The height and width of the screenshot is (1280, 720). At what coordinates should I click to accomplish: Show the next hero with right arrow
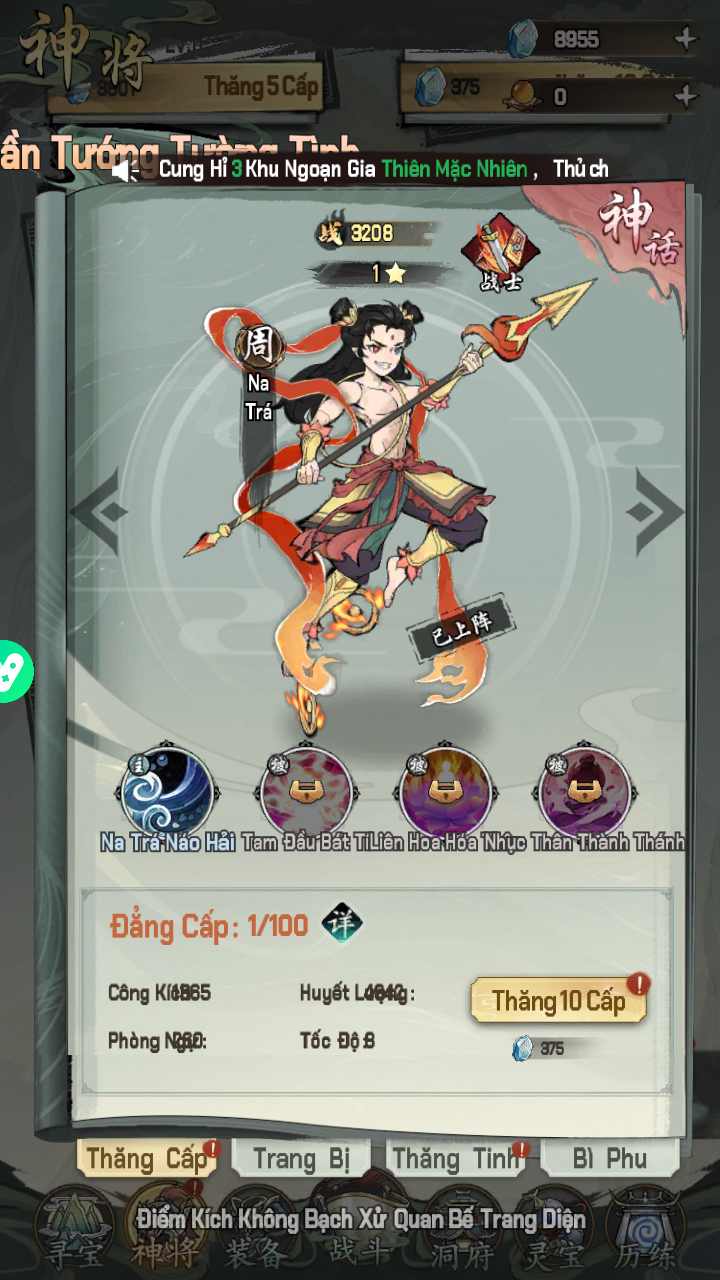coord(655,511)
